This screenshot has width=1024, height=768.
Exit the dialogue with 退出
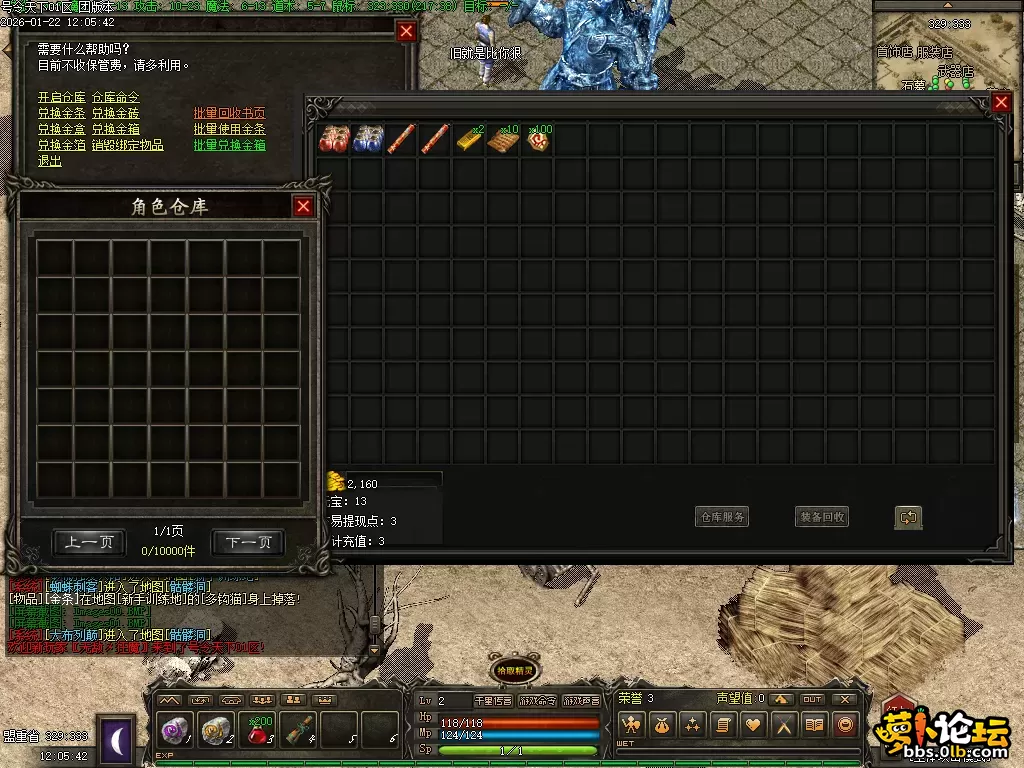click(49, 161)
